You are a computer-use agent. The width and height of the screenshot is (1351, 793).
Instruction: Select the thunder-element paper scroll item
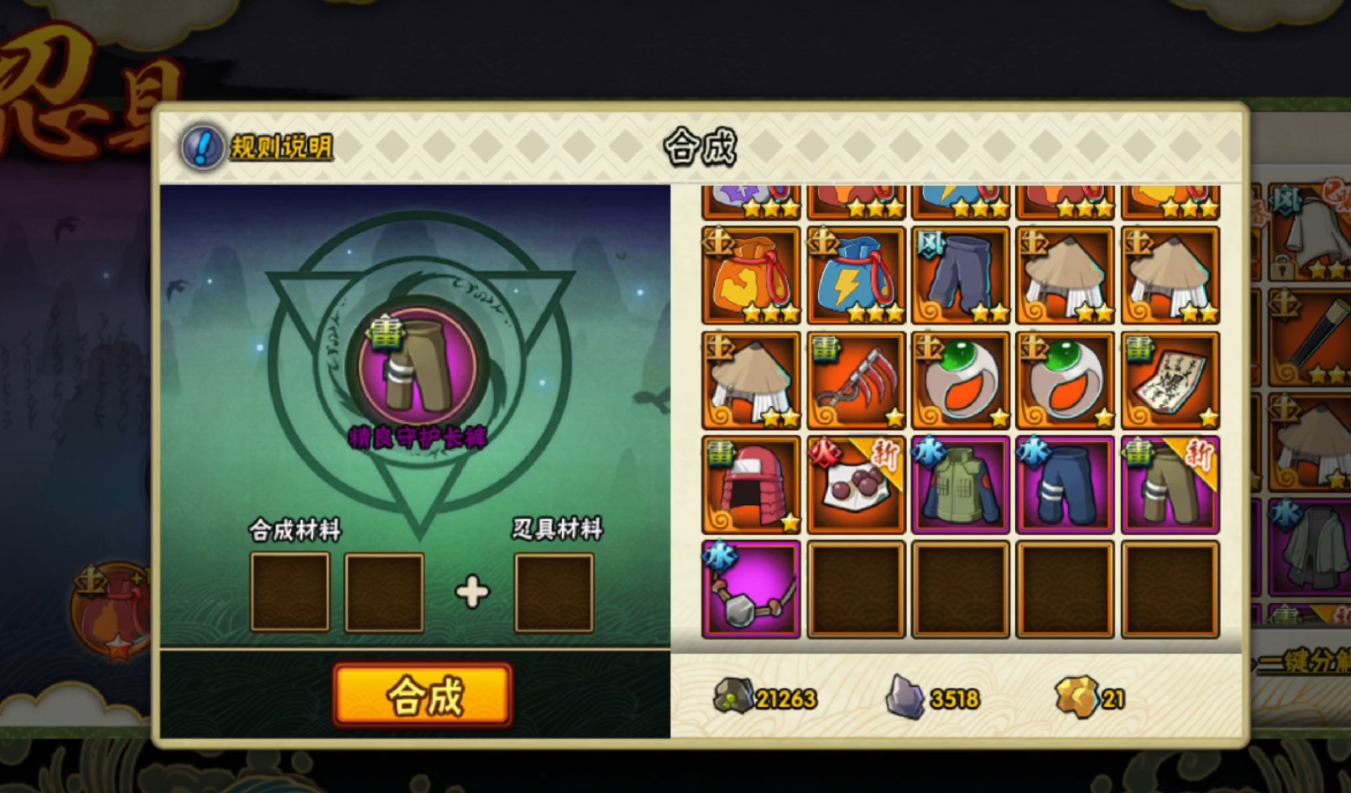click(x=1170, y=380)
